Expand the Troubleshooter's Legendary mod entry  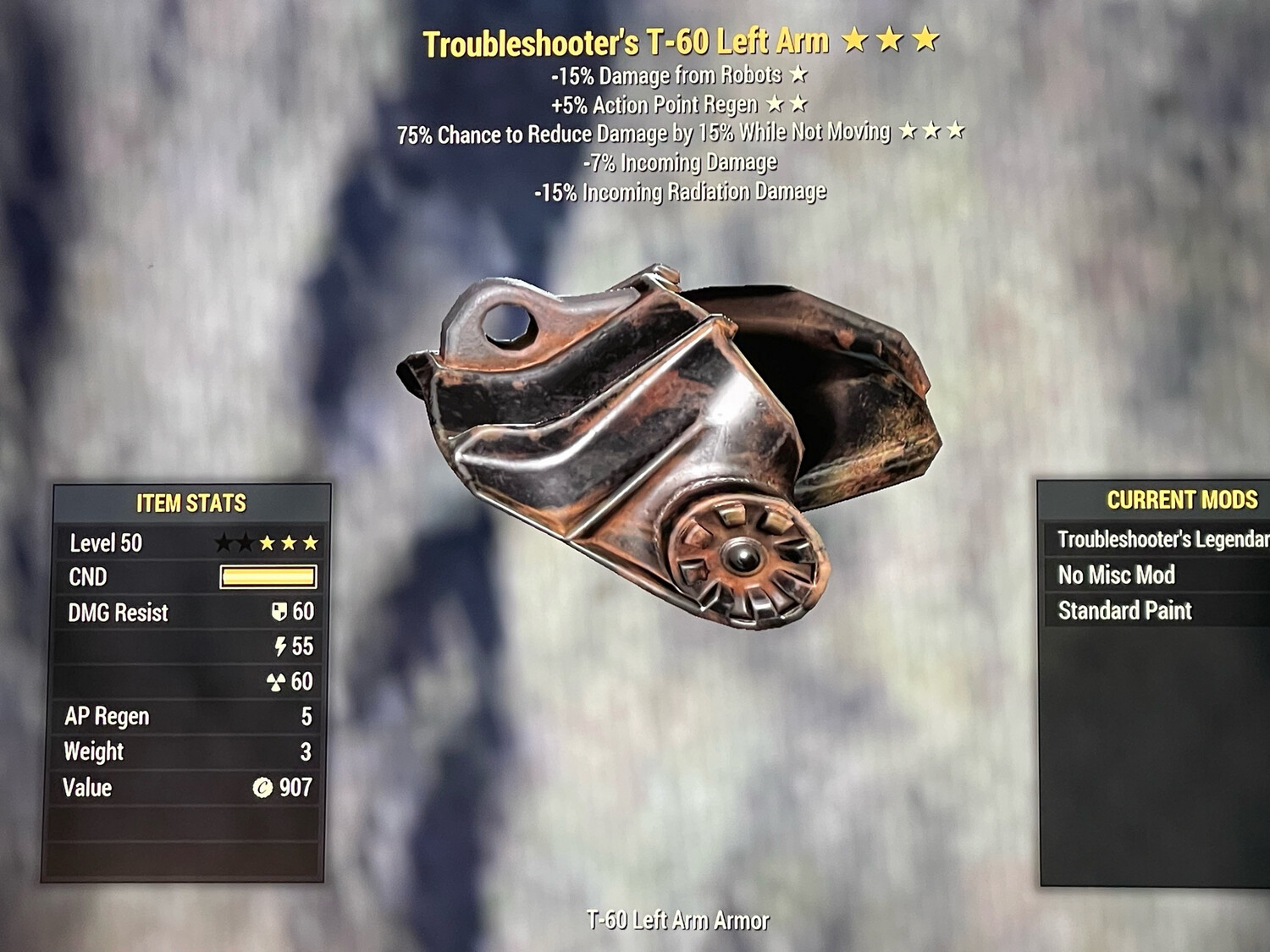click(x=1157, y=539)
